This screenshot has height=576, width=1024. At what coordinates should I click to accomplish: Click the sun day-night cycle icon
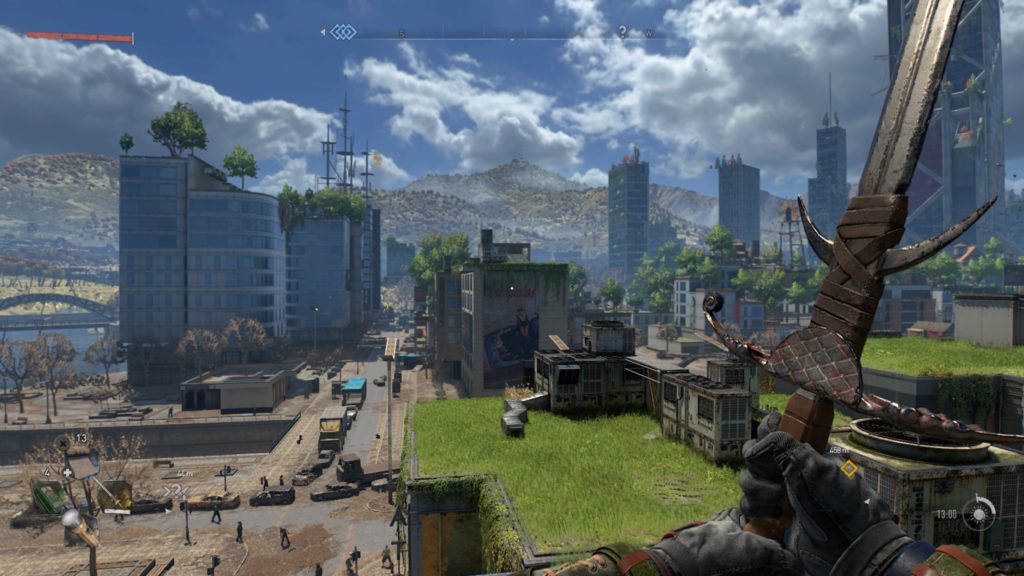(980, 513)
